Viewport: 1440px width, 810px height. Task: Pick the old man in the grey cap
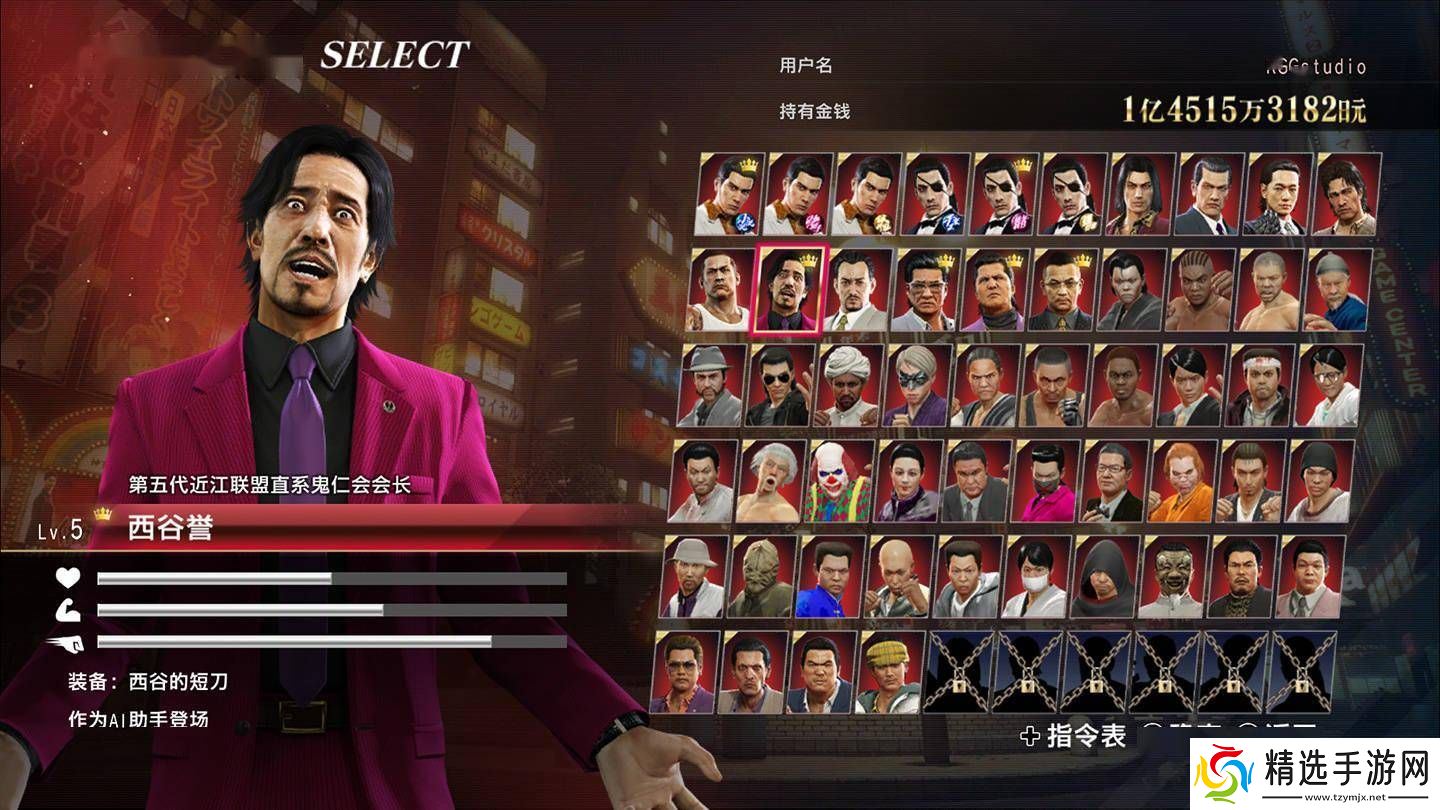[x=1338, y=290]
